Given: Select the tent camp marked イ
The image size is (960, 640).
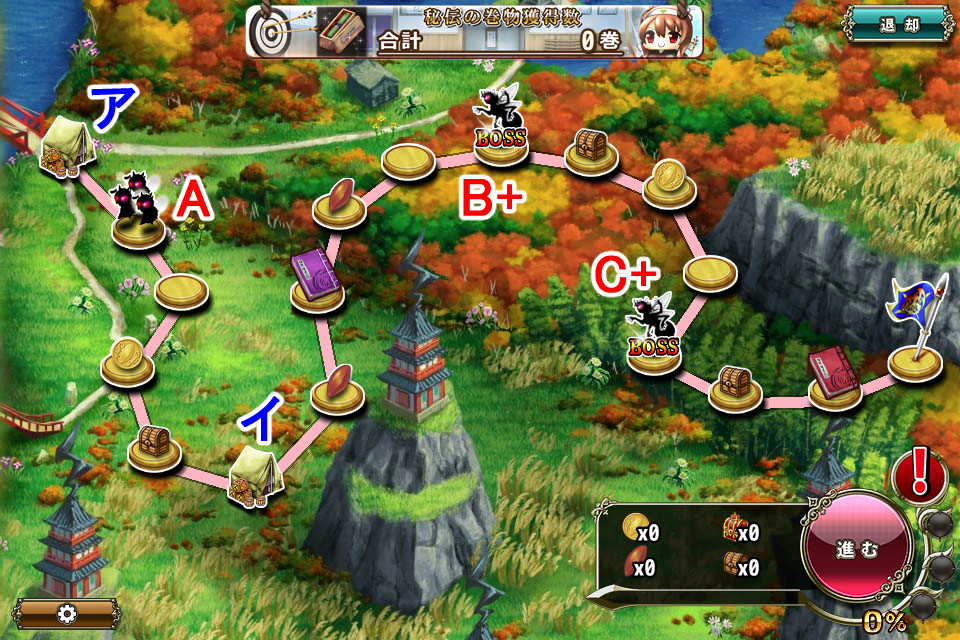Looking at the screenshot, I should pos(255,474).
